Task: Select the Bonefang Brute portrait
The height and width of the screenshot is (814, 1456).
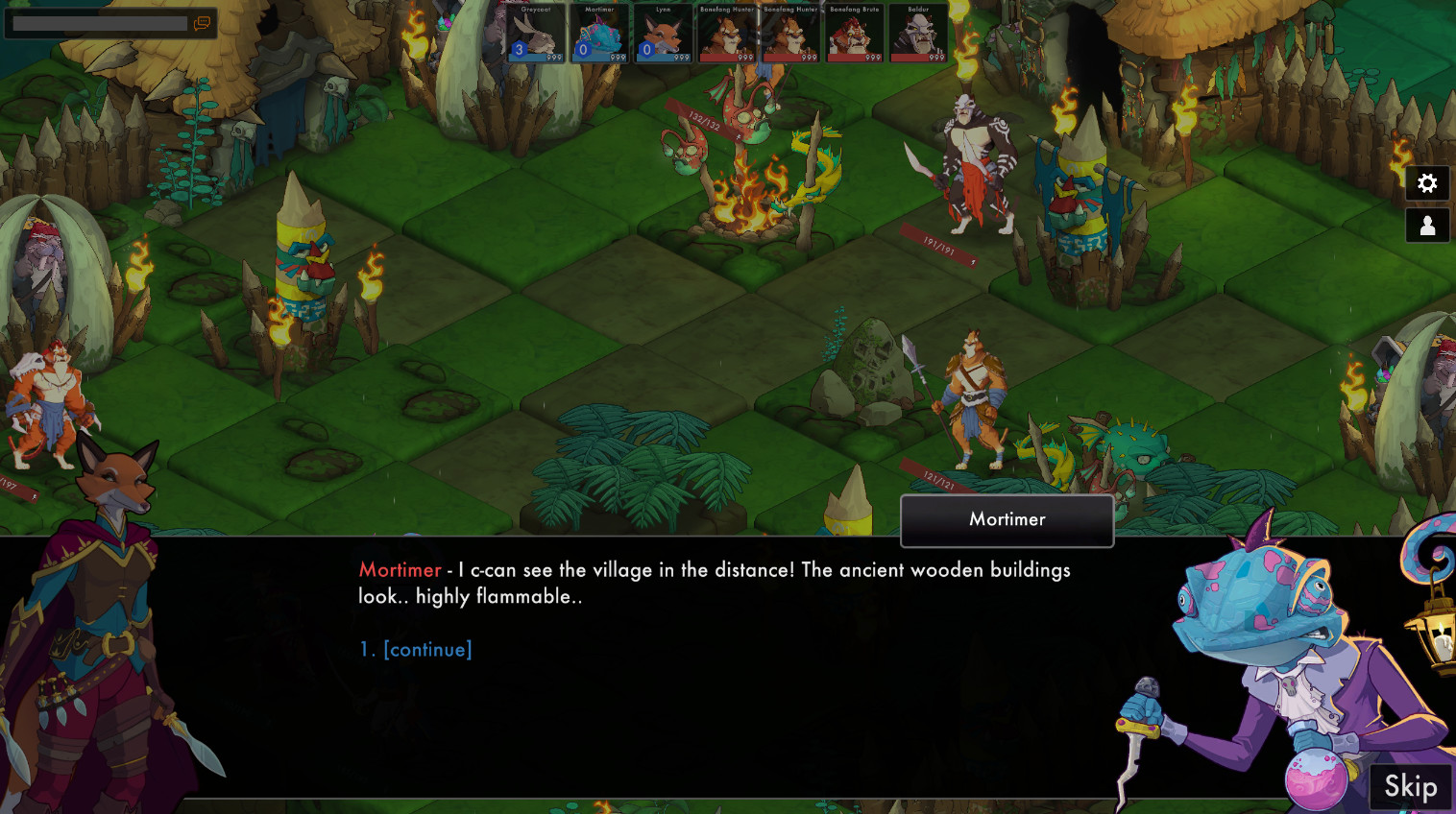Action: pyautogui.click(x=855, y=34)
